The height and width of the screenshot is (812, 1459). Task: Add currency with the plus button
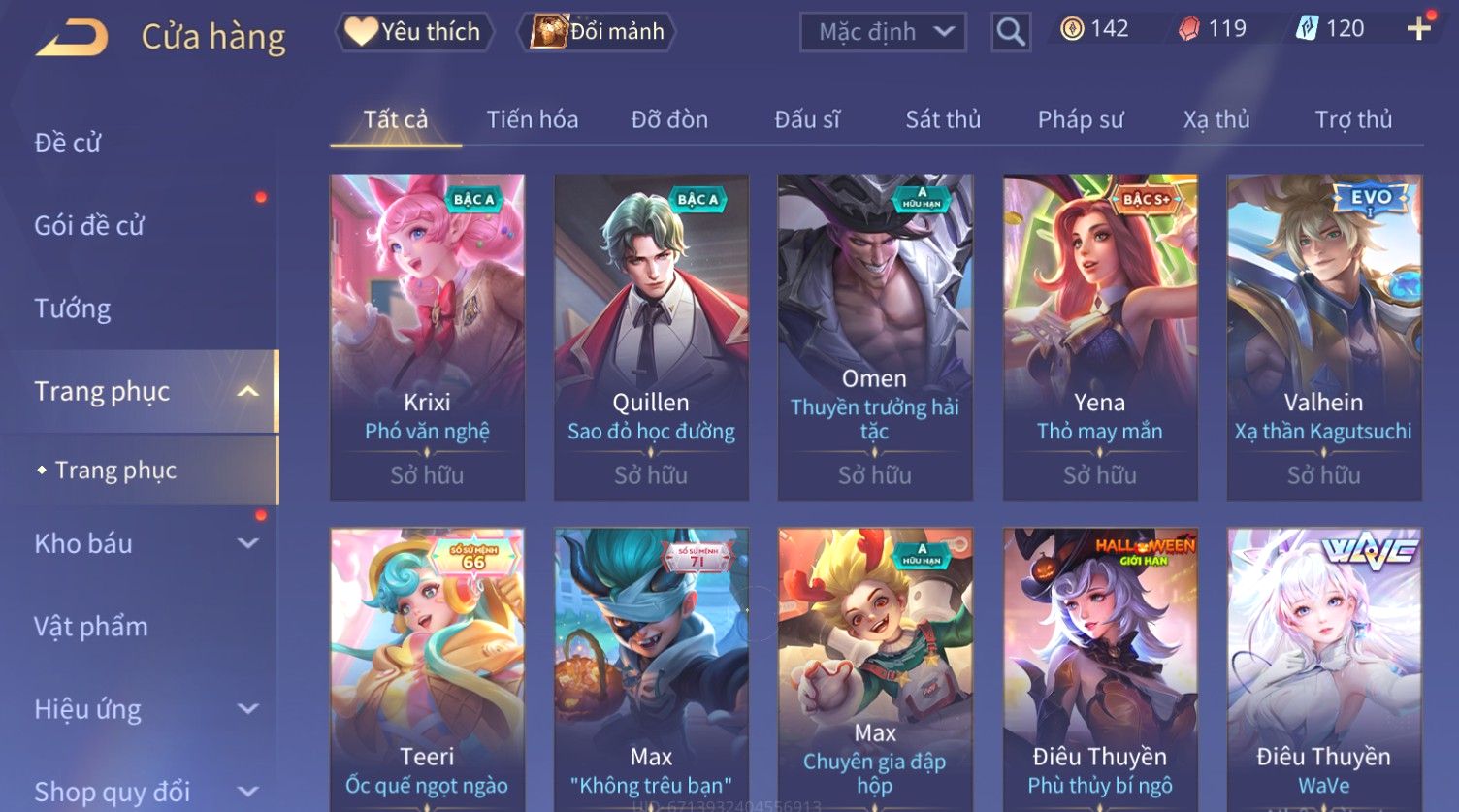1418,29
